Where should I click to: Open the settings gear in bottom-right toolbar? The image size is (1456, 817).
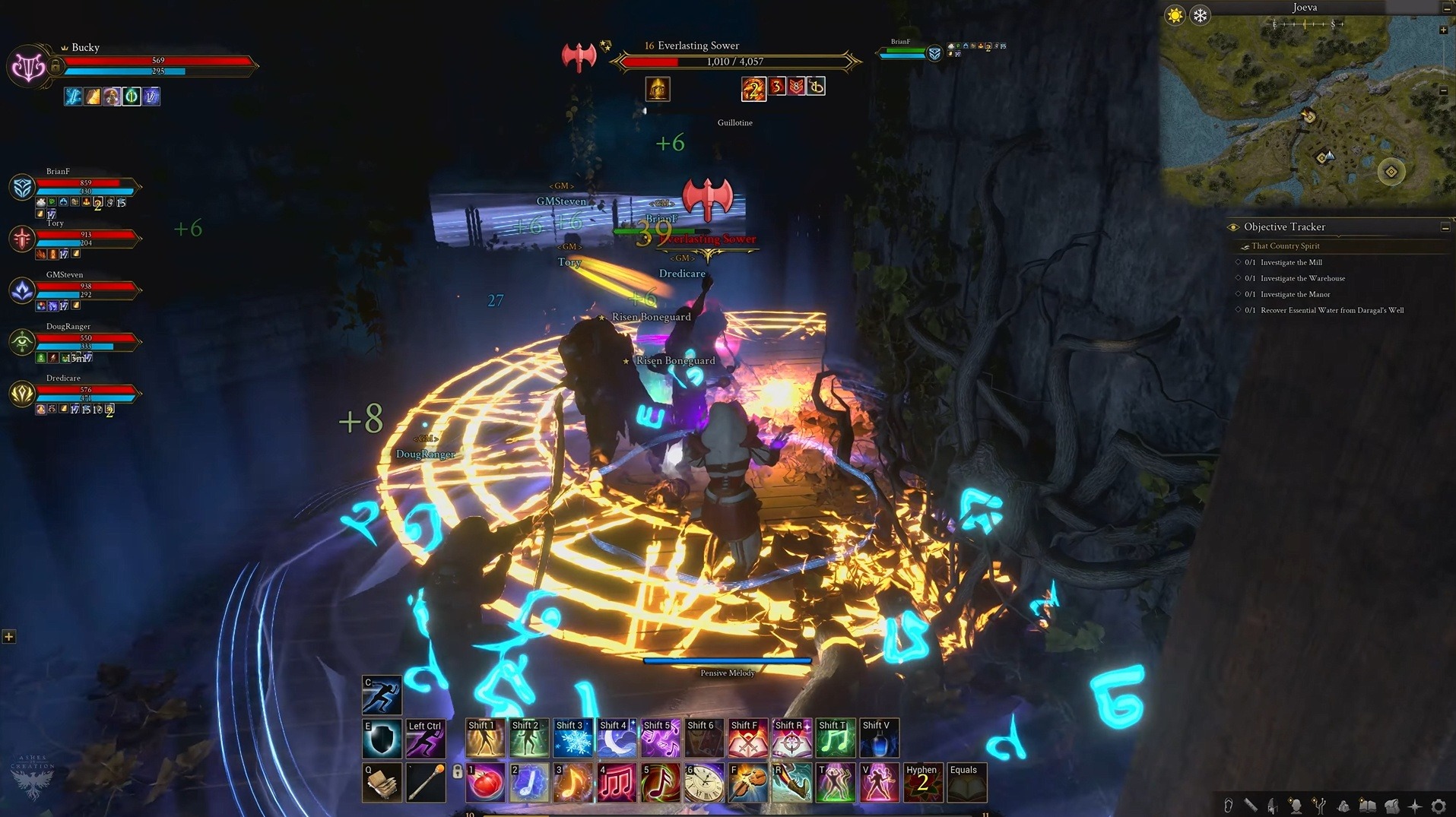(x=1441, y=806)
